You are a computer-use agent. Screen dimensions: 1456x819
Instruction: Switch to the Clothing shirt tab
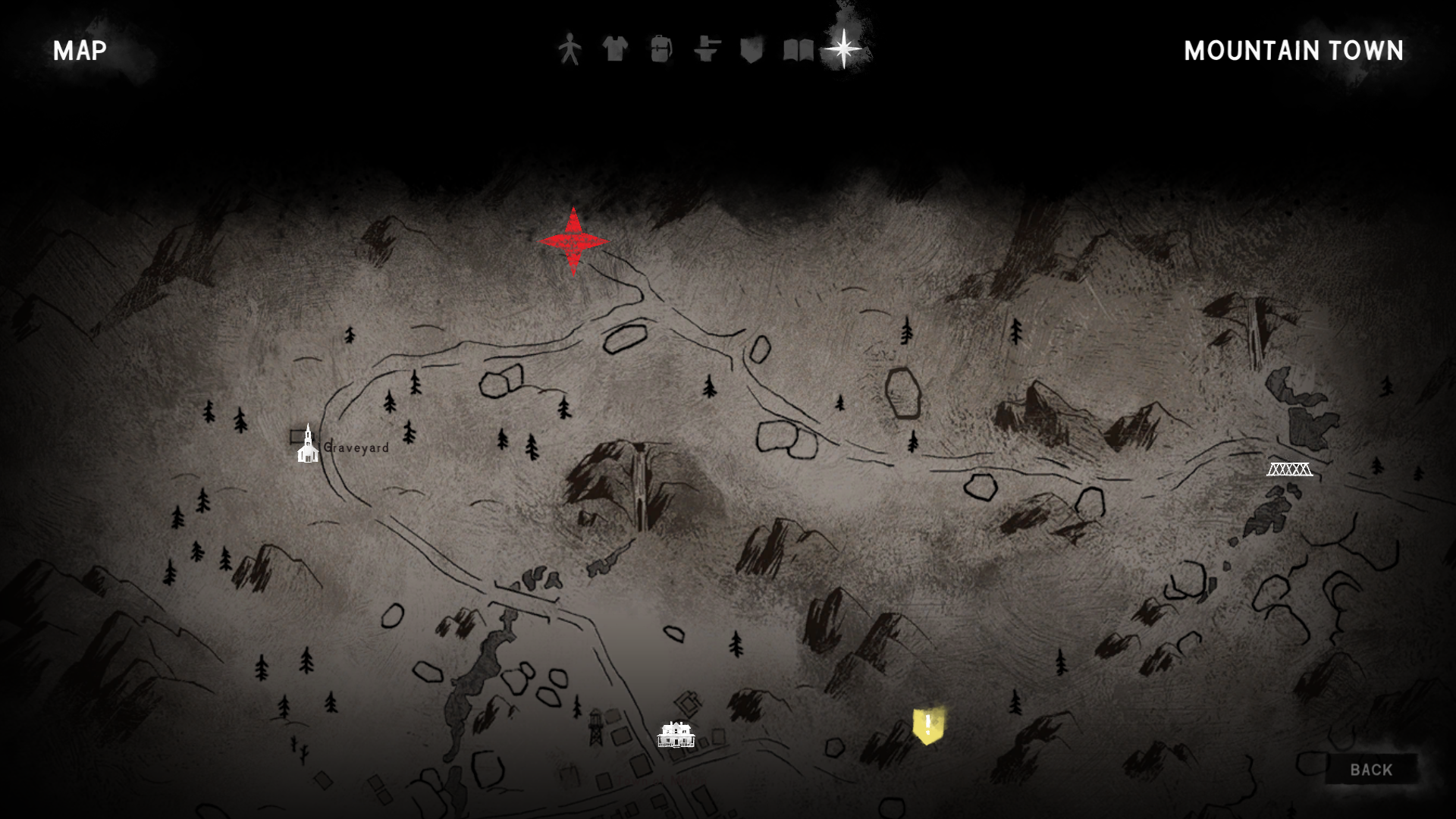point(615,50)
